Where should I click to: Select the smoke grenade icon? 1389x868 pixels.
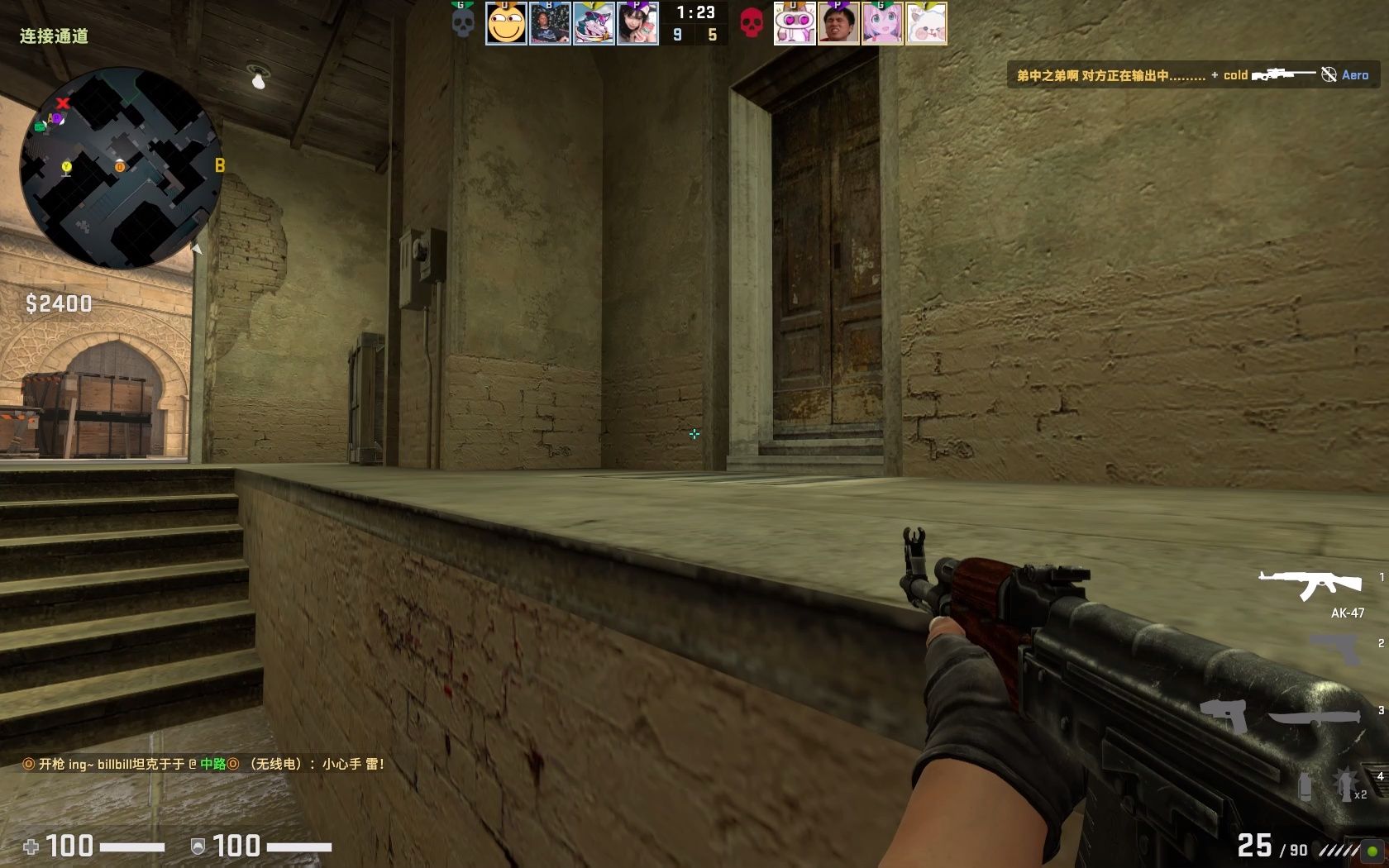(1305, 788)
